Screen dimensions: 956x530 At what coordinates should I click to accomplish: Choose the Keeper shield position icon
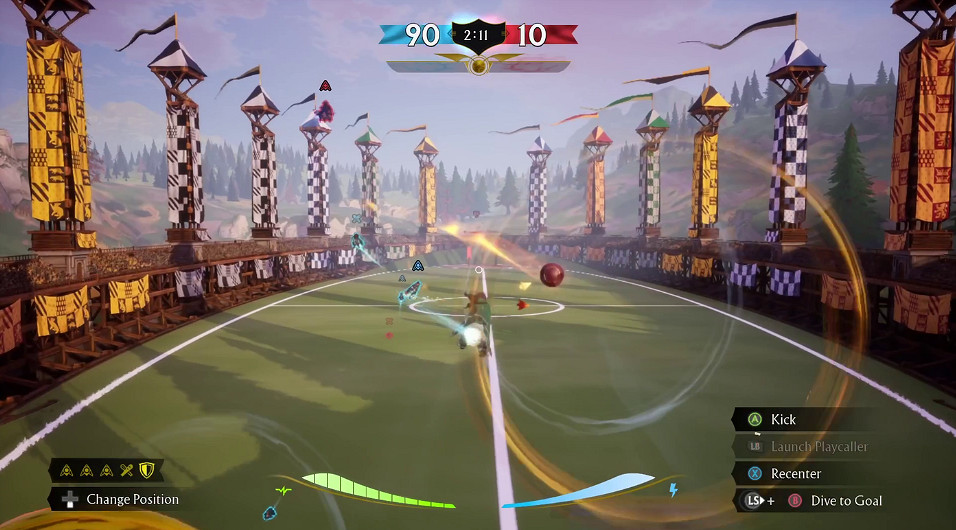pyautogui.click(x=146, y=470)
